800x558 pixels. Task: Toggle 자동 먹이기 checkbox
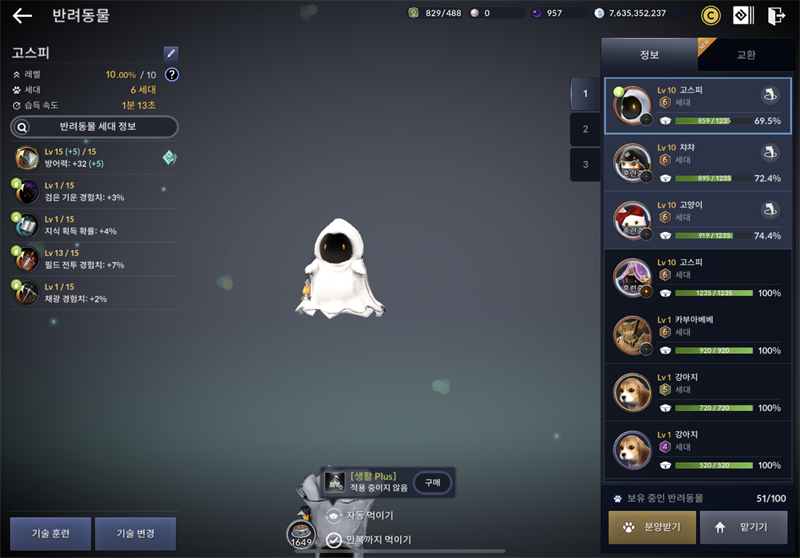(334, 516)
